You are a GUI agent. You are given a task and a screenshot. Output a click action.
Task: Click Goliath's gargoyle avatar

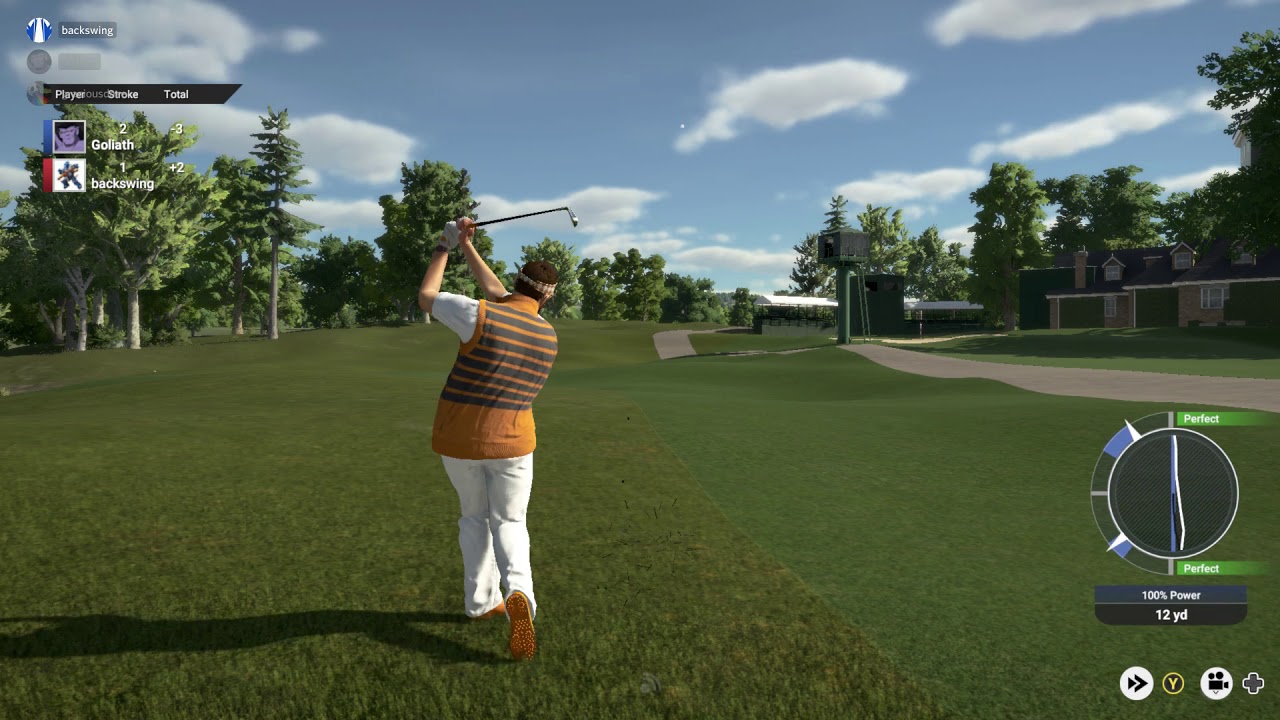point(69,137)
